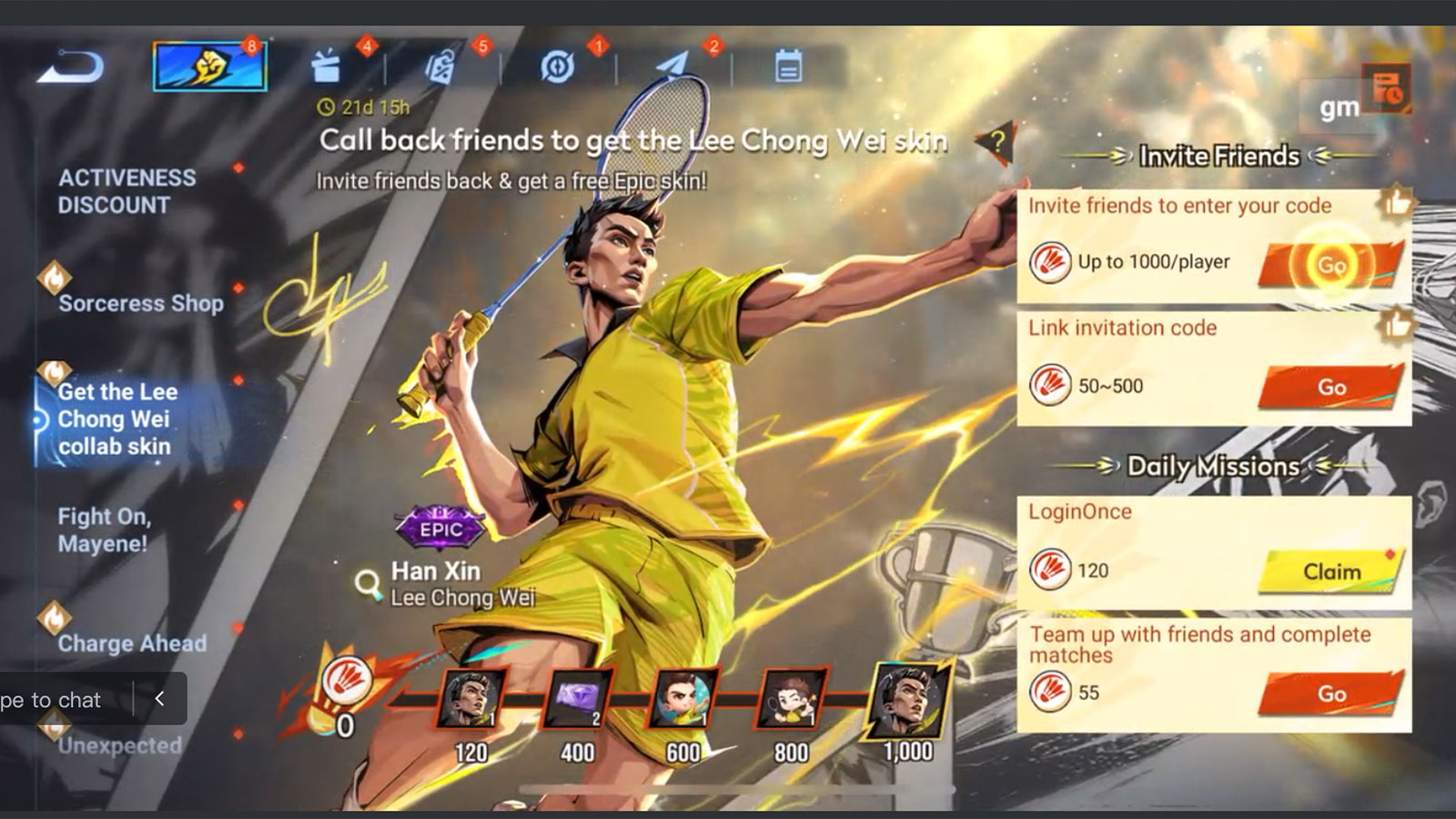Select the Get the Lee Chong Wei collab skin tab
This screenshot has height=819, width=1456.
coord(114,420)
